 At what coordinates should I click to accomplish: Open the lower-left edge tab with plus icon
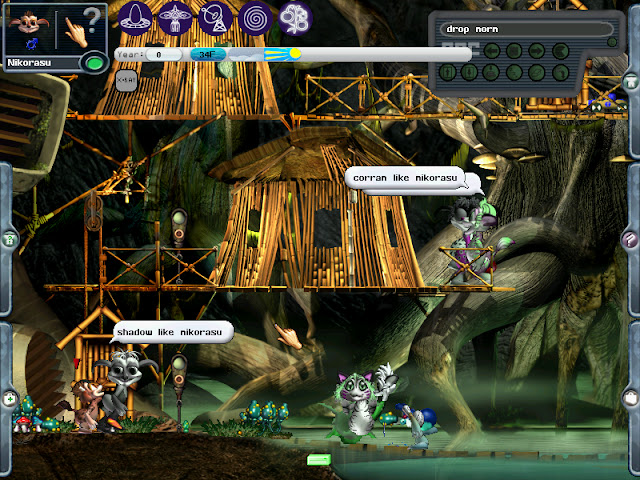point(9,398)
